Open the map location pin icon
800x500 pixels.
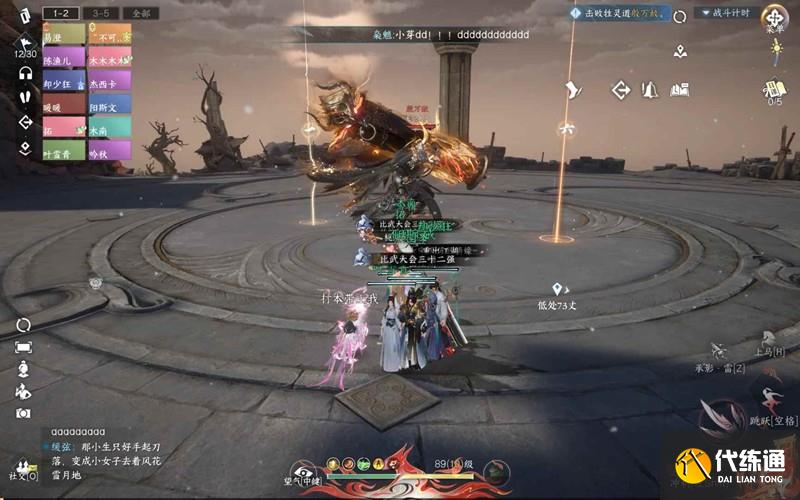pos(680,51)
